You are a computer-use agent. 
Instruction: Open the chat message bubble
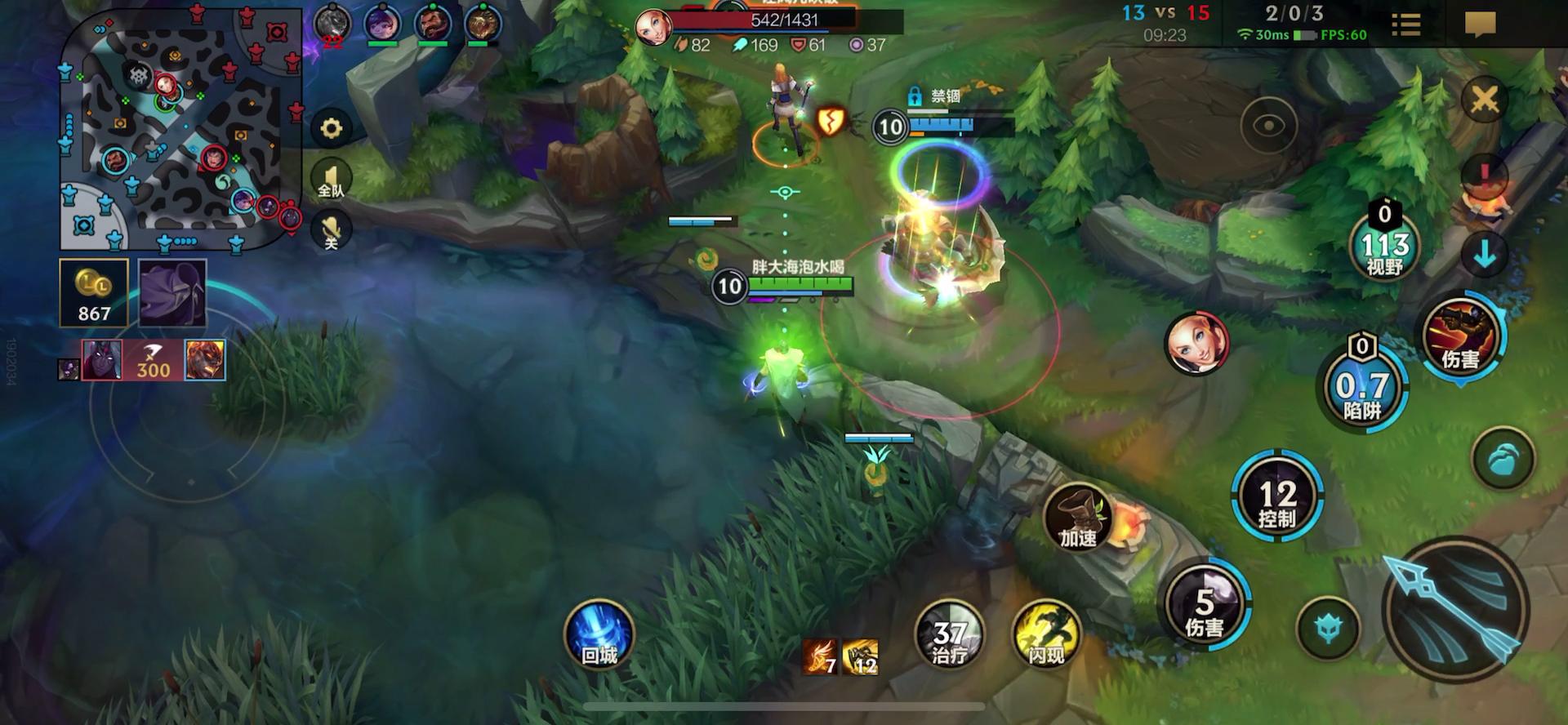pyautogui.click(x=1479, y=24)
